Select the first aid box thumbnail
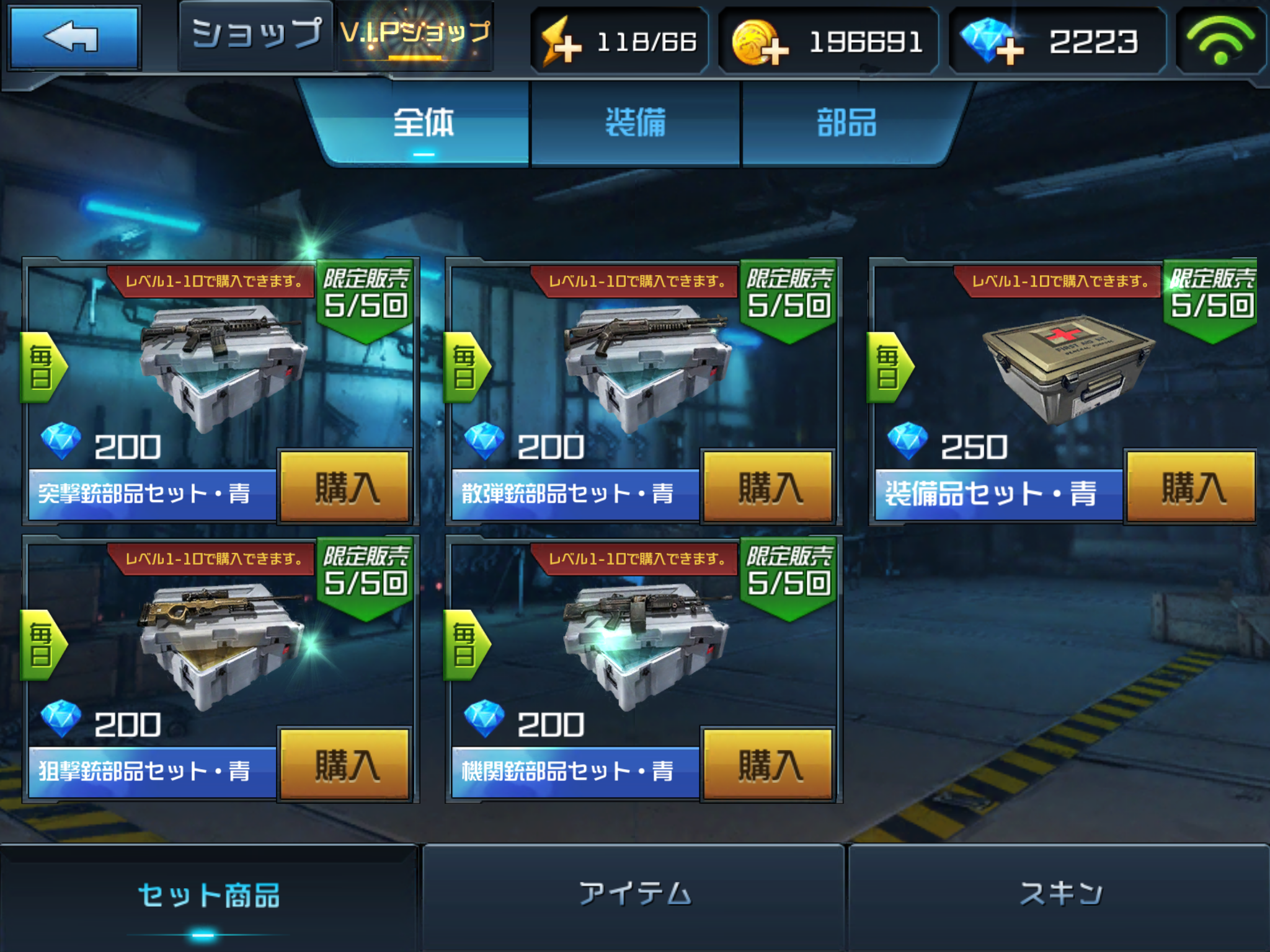The height and width of the screenshot is (952, 1270). pos(1068,367)
